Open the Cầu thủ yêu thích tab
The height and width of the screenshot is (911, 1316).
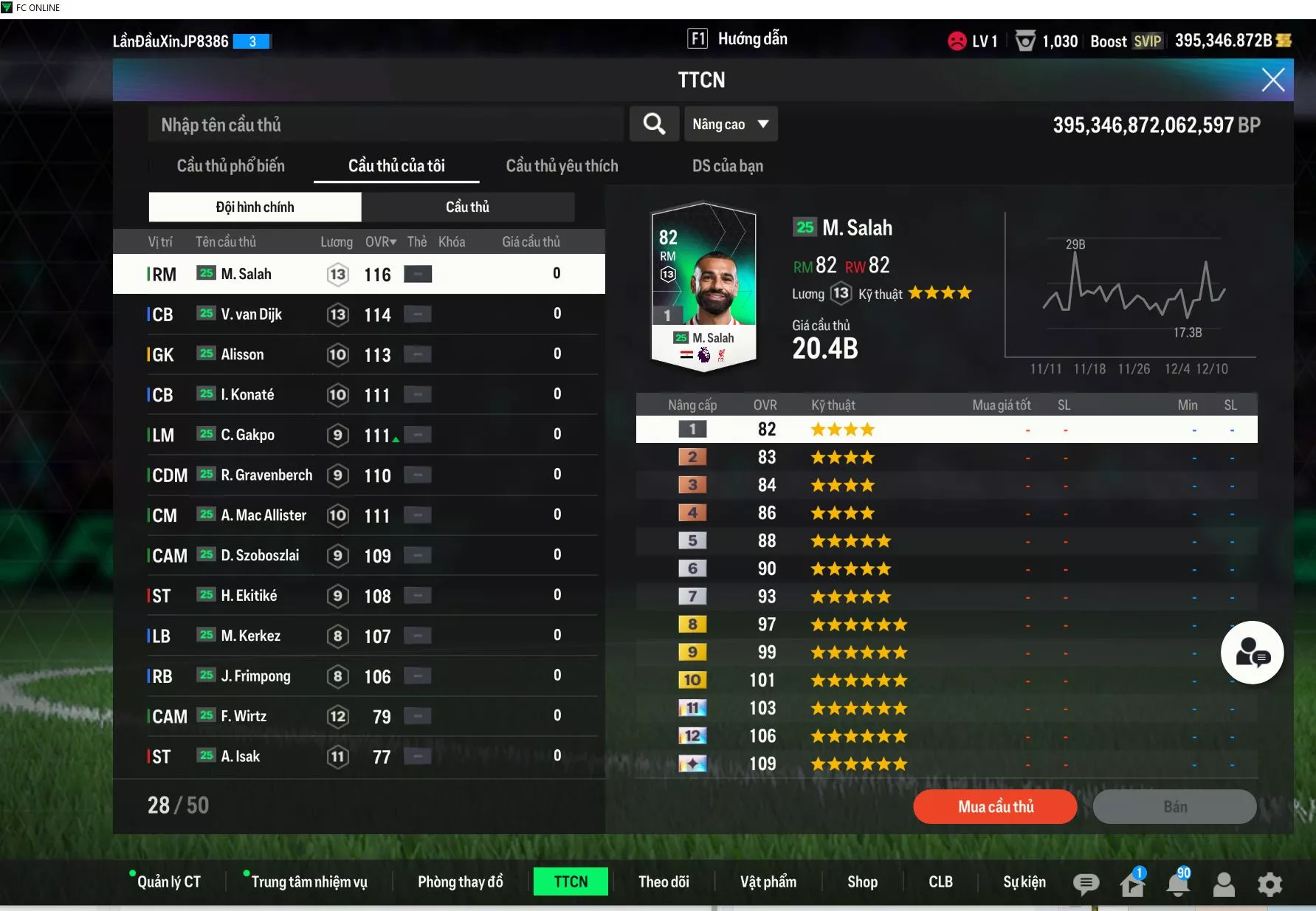(x=562, y=166)
